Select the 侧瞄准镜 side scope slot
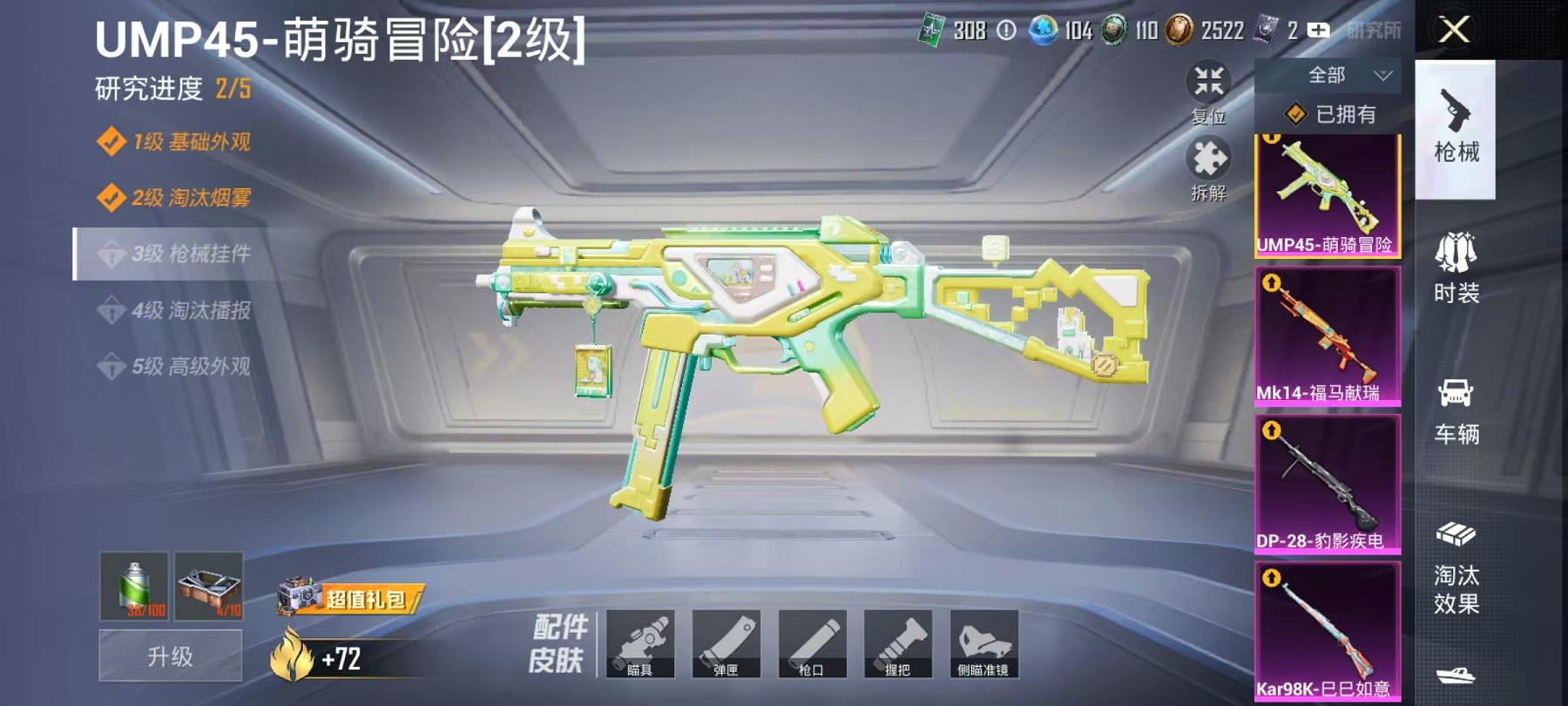The height and width of the screenshot is (706, 1568). (987, 645)
